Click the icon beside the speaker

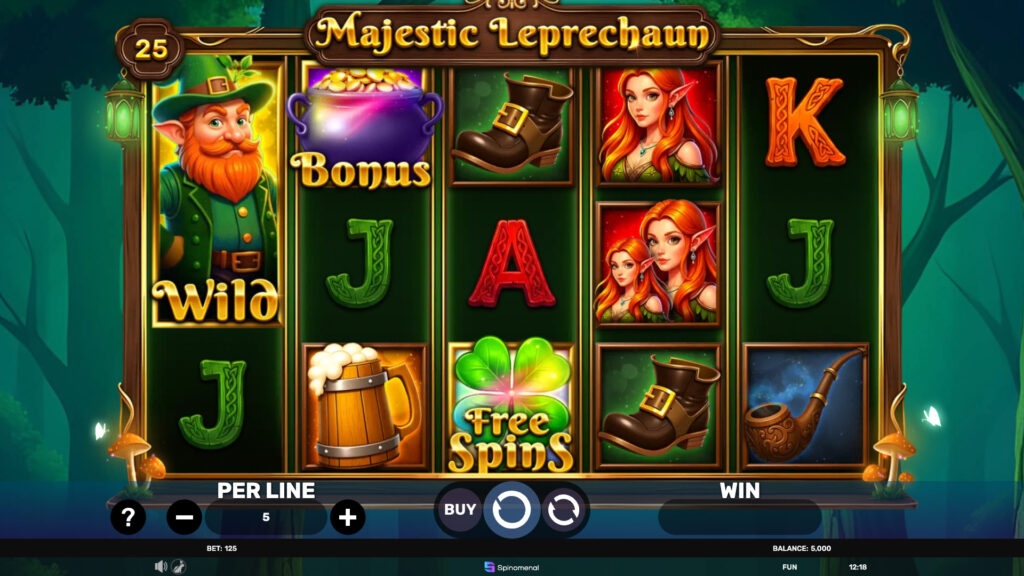(177, 566)
